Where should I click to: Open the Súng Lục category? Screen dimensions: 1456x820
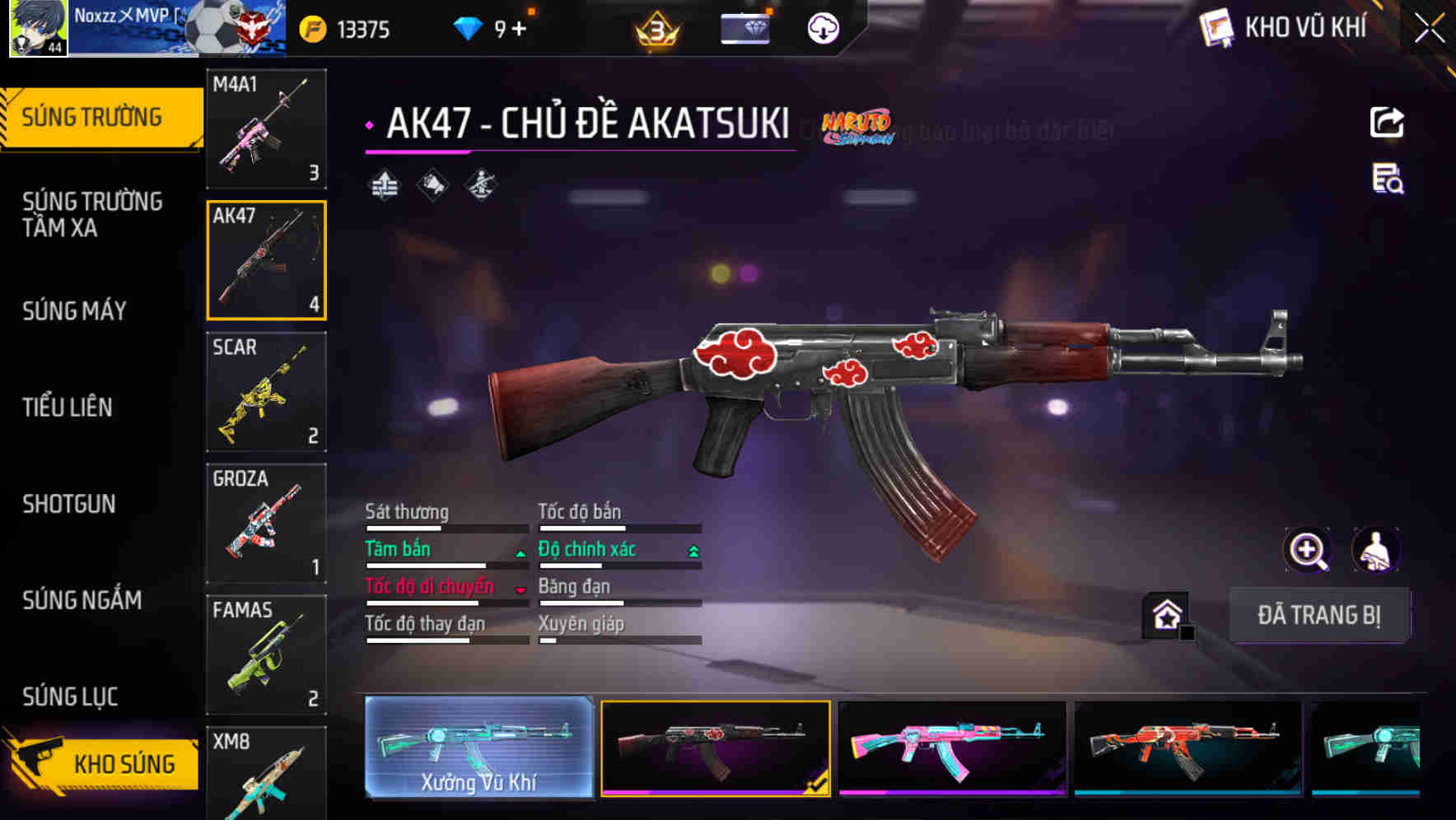click(71, 697)
